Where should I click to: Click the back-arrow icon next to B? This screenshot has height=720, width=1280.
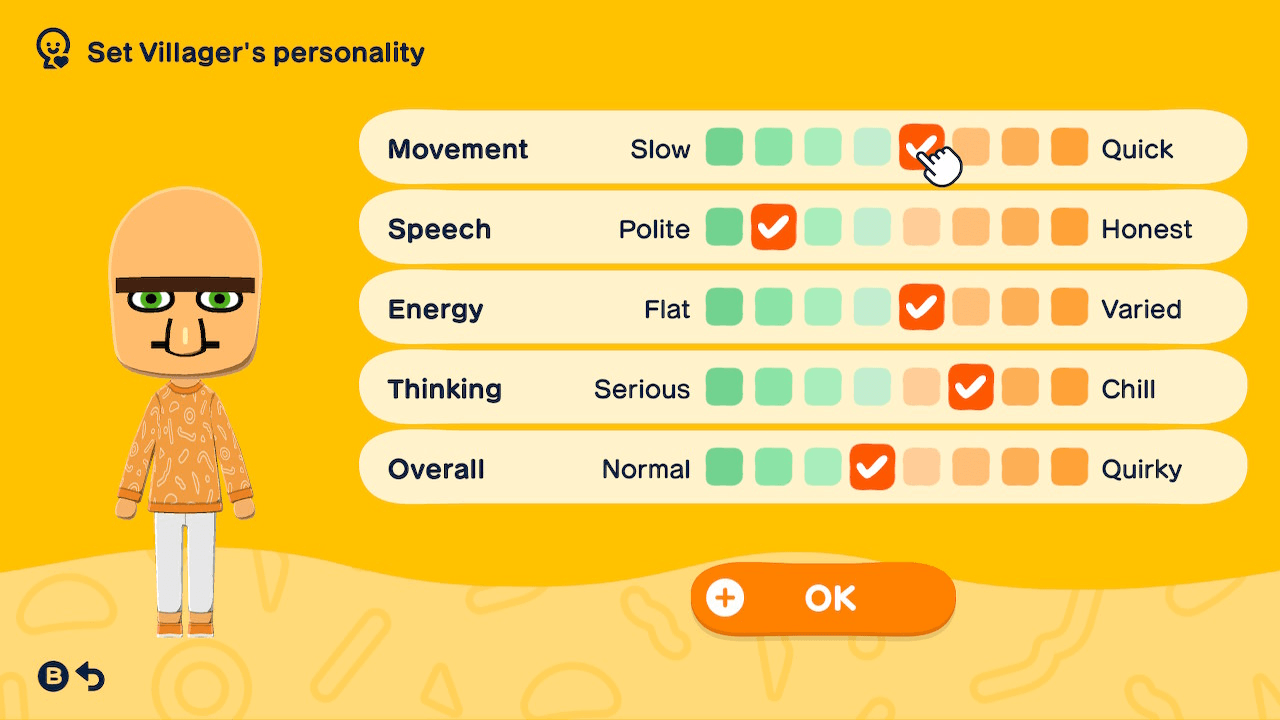[89, 676]
